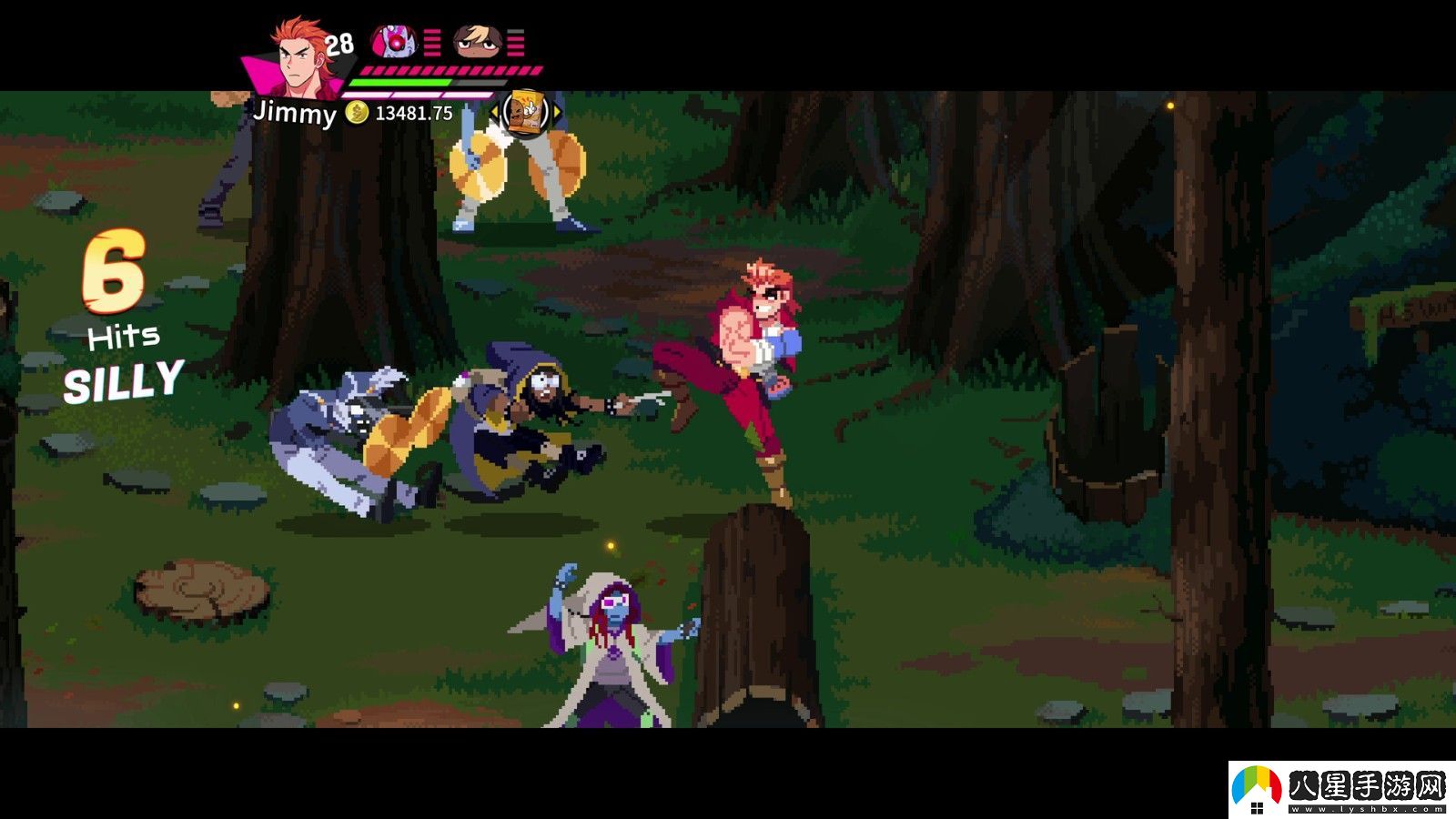Click the gold dollar coin icon
Screen dimensions: 1456x819
point(357,113)
